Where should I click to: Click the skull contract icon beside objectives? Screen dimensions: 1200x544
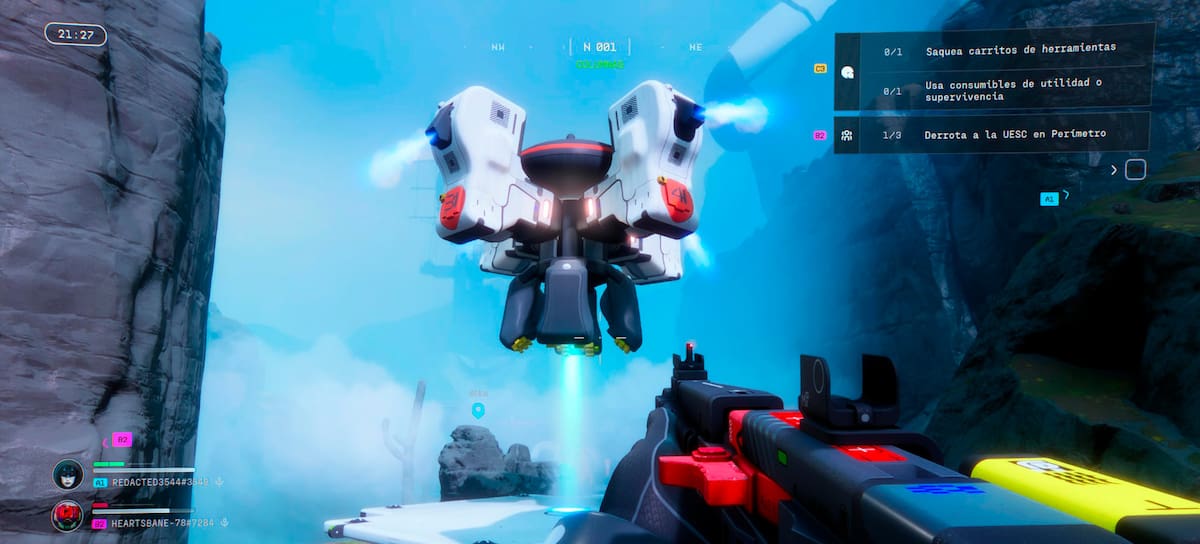click(x=847, y=71)
